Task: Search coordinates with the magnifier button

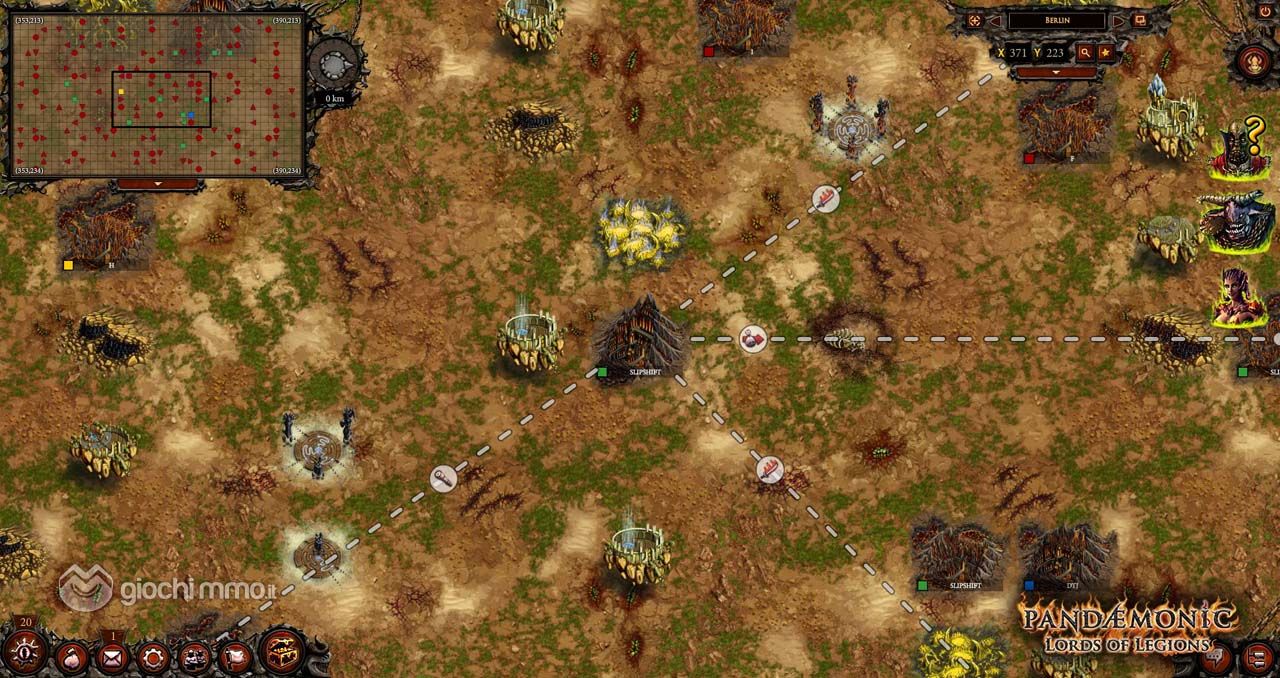Action: (x=1085, y=52)
